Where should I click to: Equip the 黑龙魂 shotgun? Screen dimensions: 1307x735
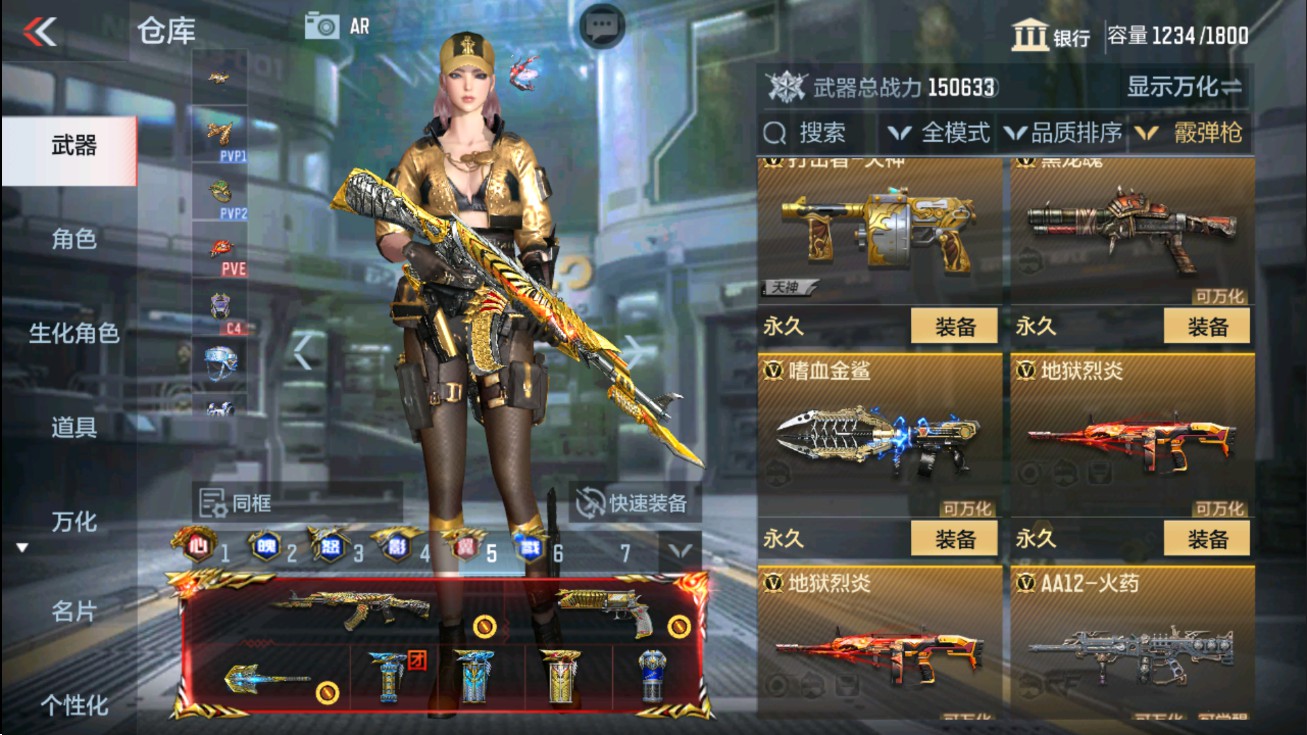coord(1209,325)
